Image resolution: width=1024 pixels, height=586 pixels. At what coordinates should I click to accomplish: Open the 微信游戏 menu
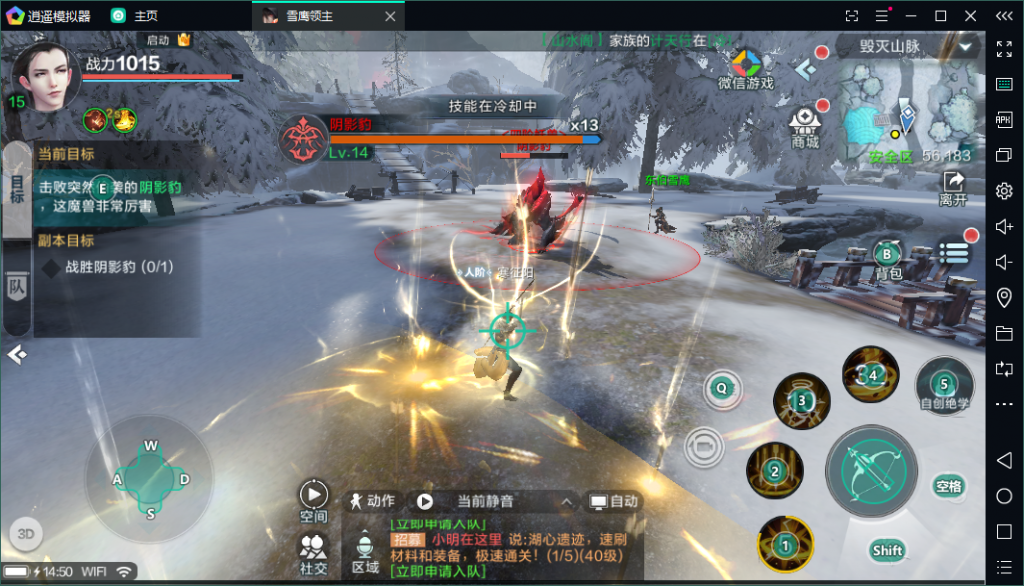tap(745, 68)
